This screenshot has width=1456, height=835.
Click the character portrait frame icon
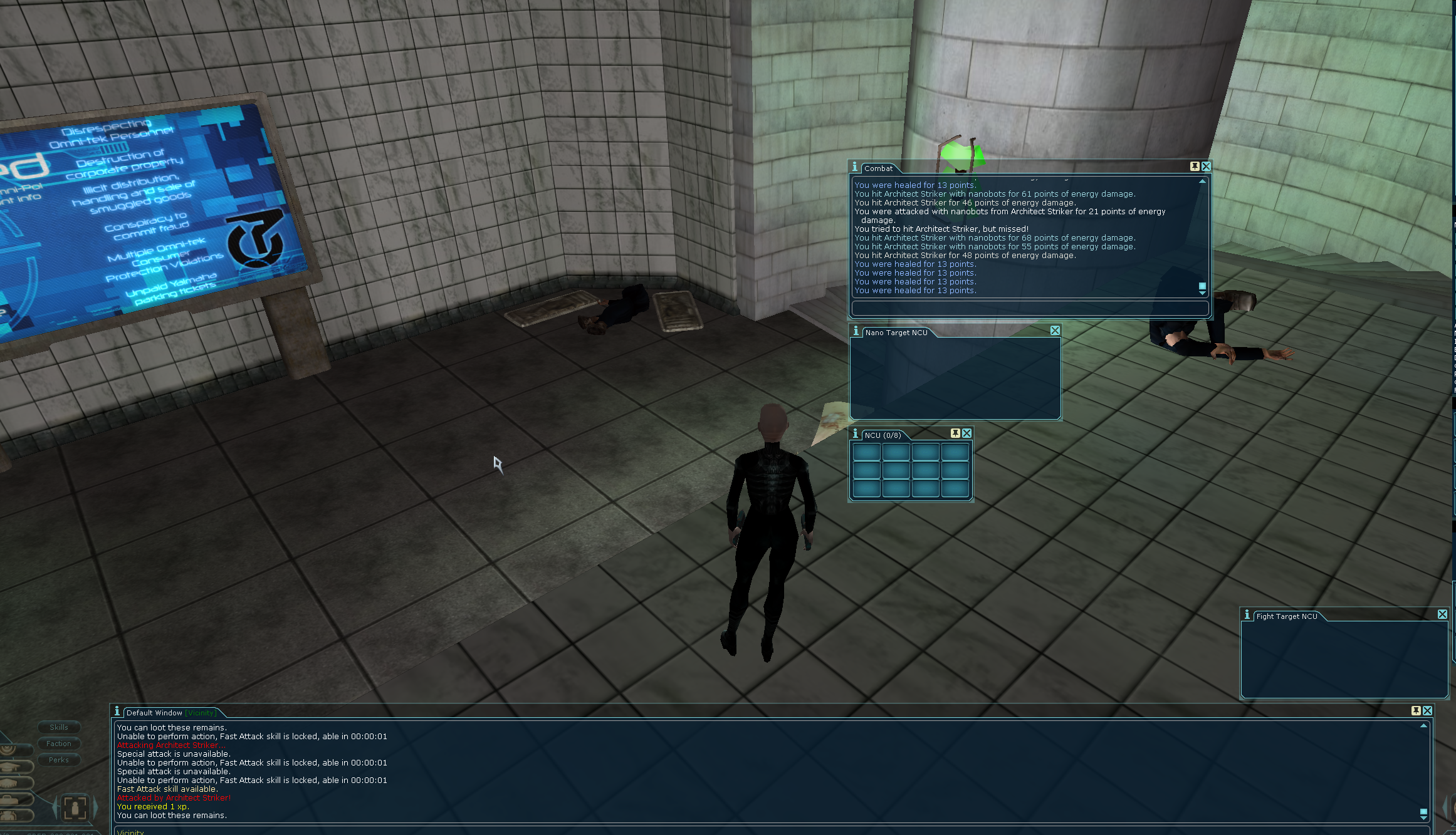coord(75,807)
